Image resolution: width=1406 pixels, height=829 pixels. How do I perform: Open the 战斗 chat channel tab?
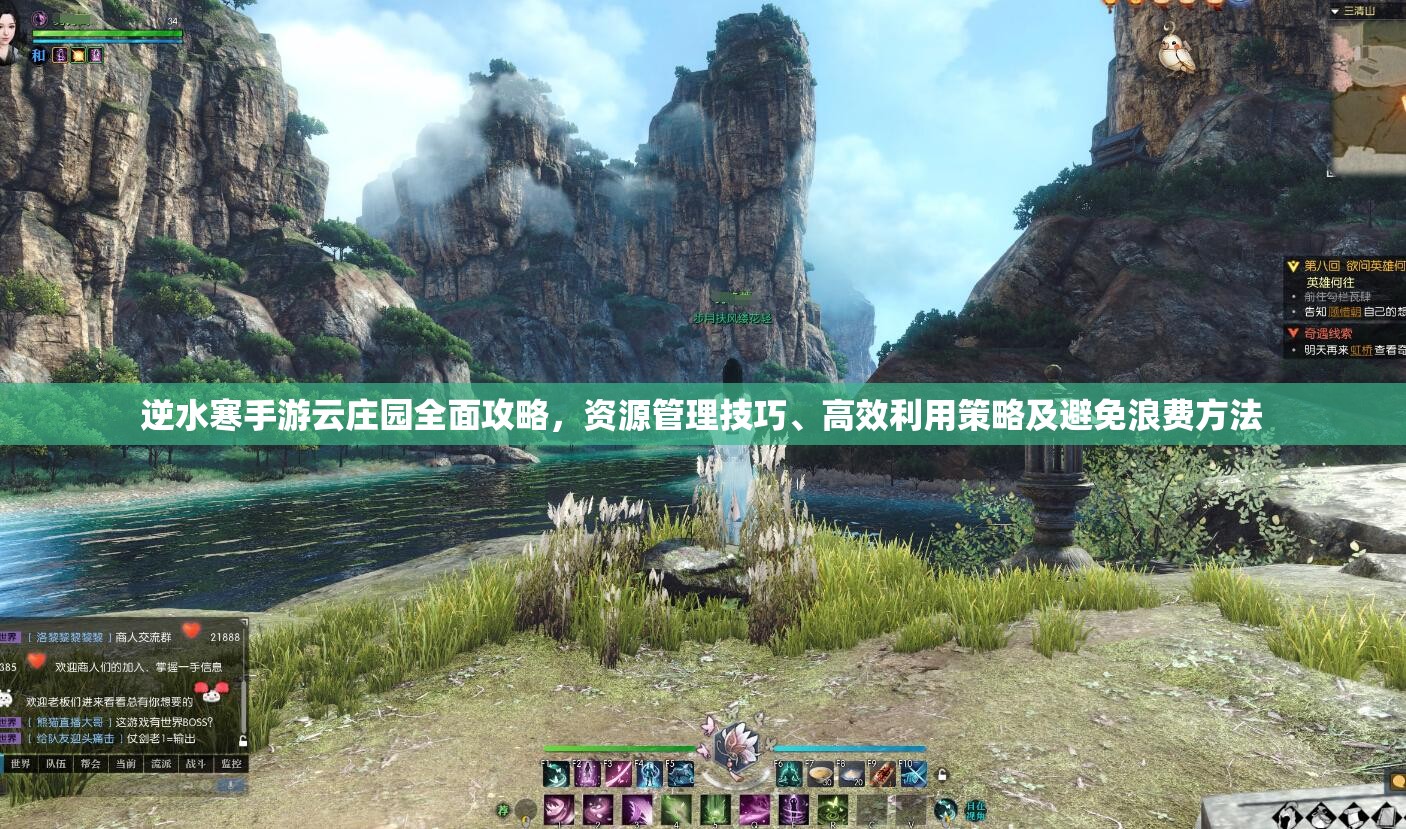[x=194, y=763]
